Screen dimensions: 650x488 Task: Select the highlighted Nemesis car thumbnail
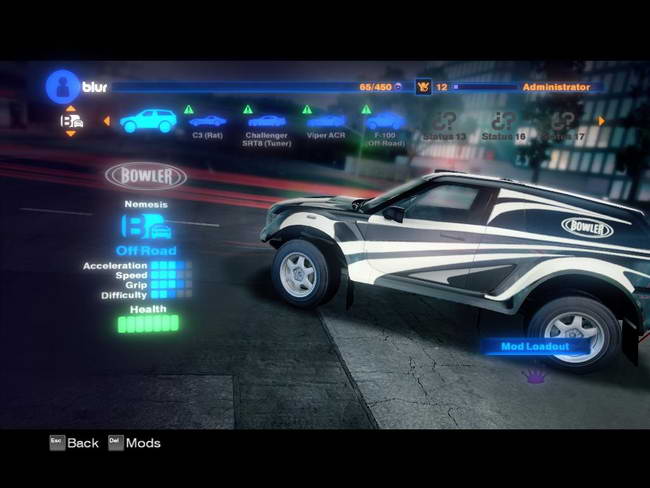148,121
